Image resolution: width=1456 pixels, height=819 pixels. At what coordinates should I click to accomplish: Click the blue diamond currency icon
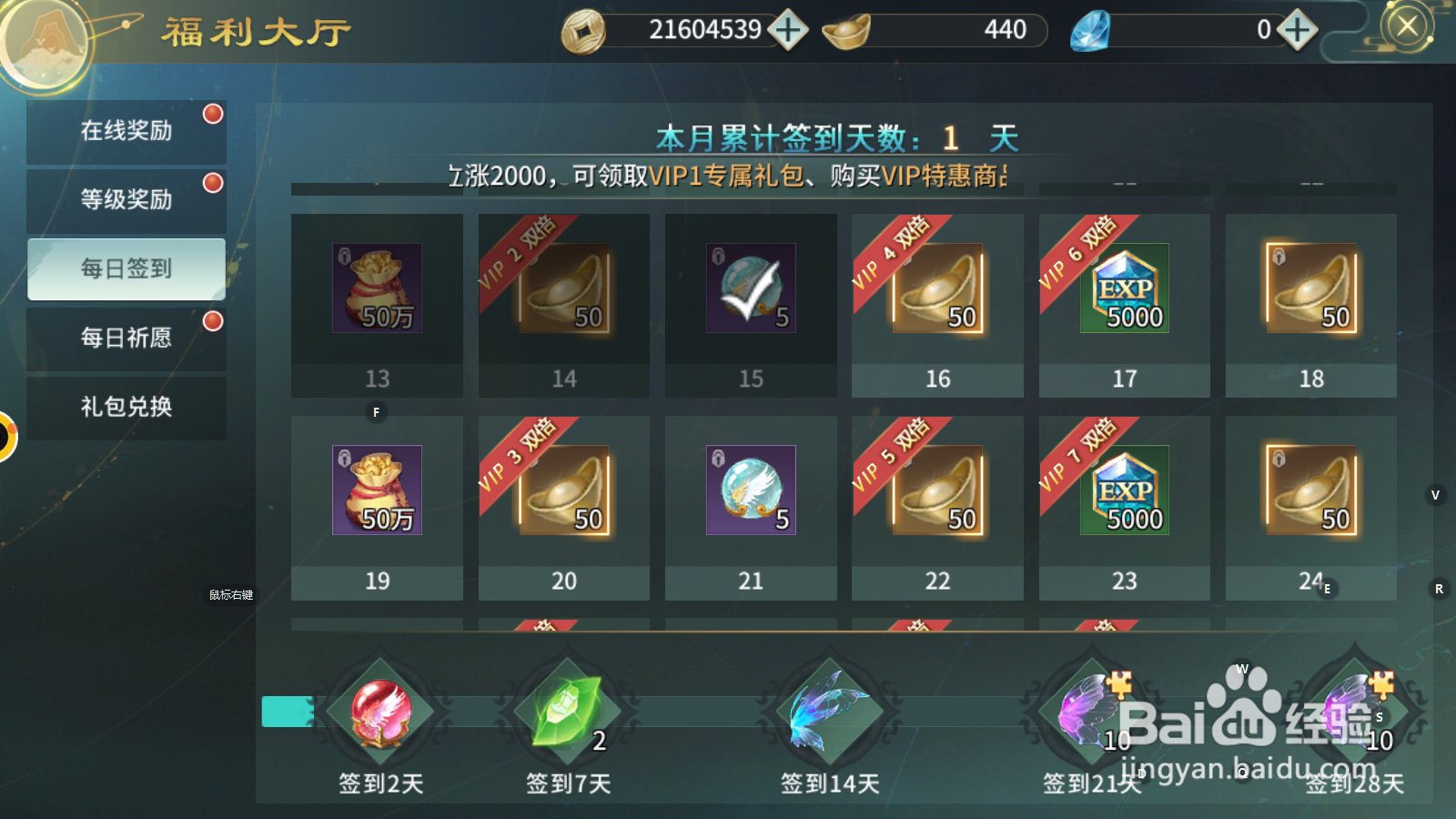click(1088, 30)
